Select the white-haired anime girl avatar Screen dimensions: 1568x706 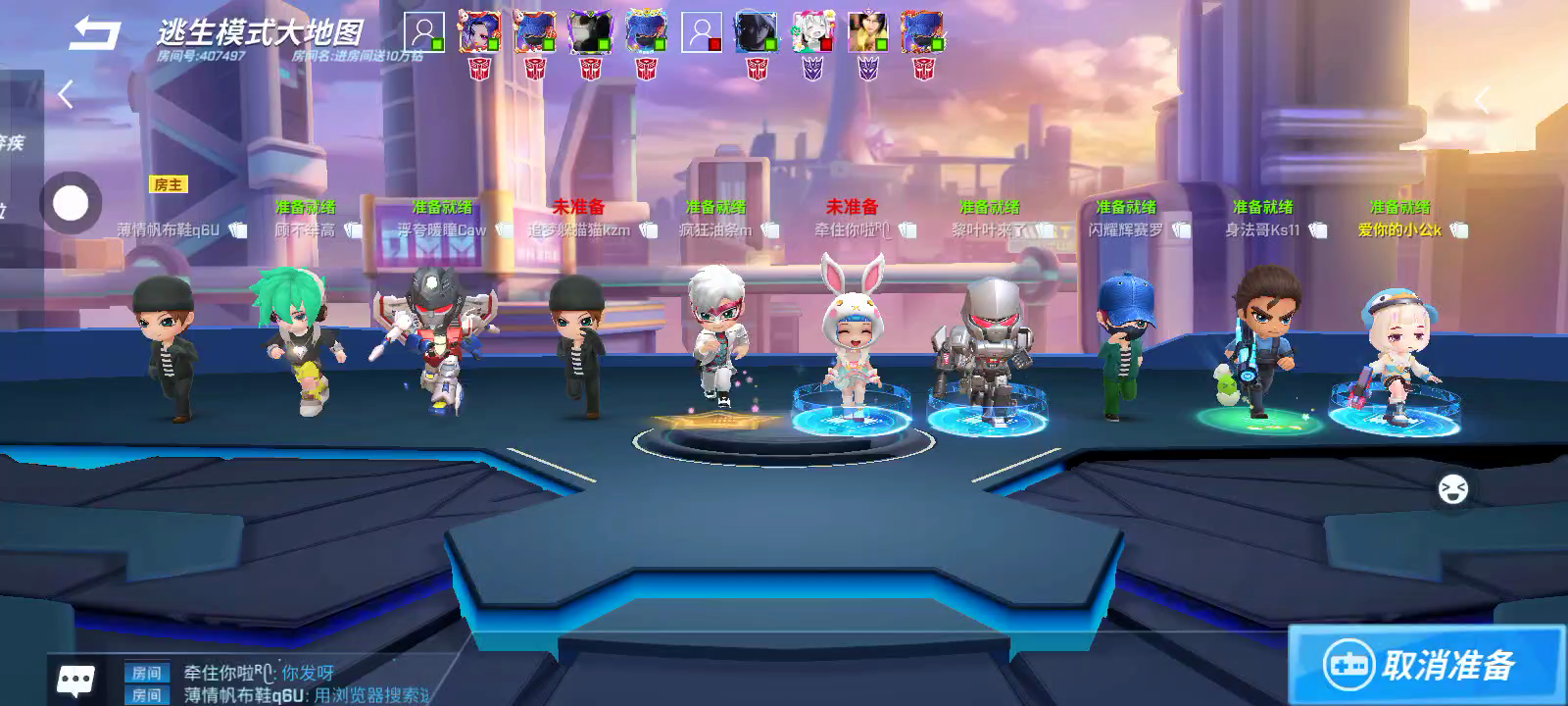[811, 33]
